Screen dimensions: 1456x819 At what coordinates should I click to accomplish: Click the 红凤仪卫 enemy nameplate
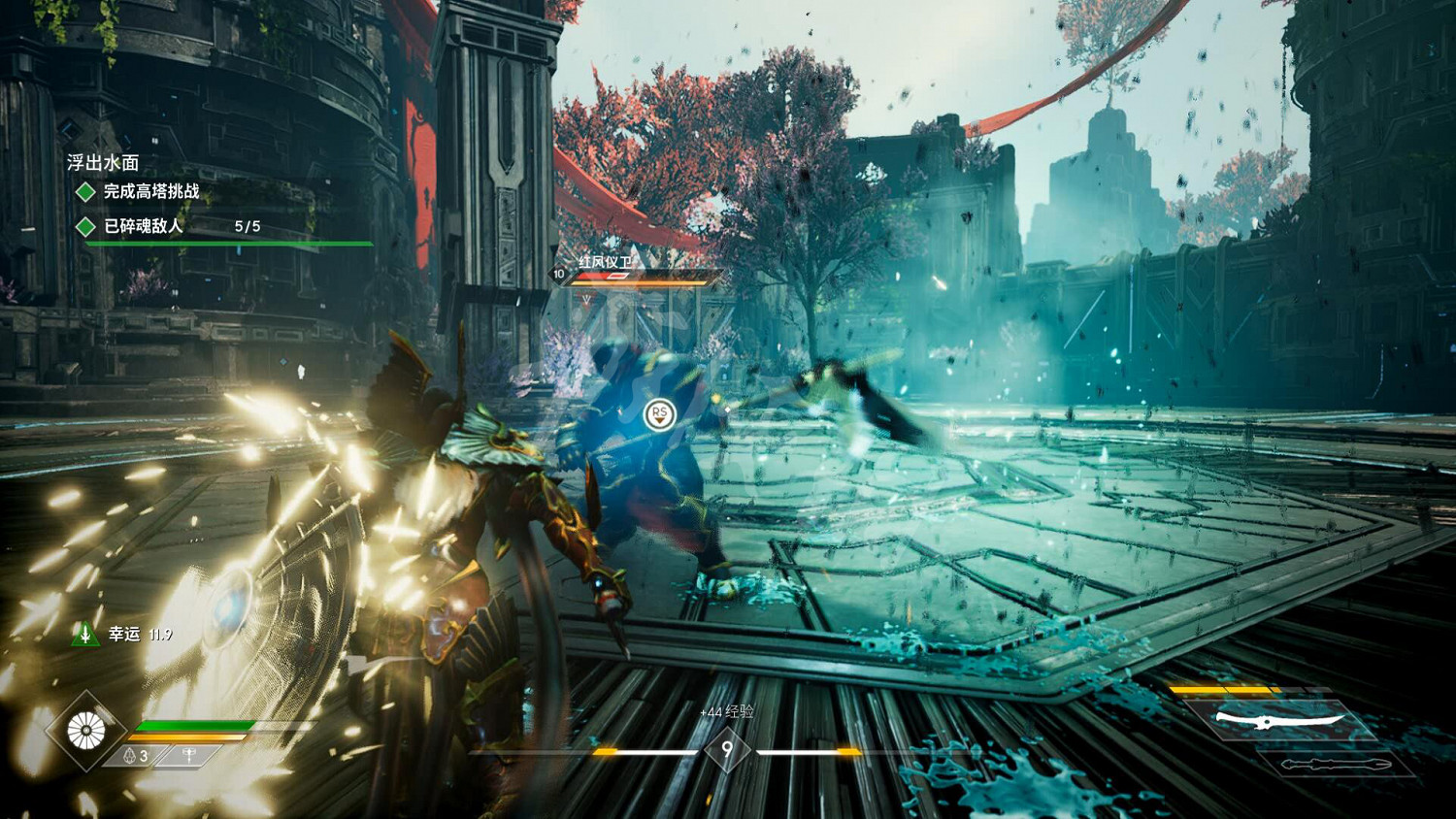tap(607, 262)
